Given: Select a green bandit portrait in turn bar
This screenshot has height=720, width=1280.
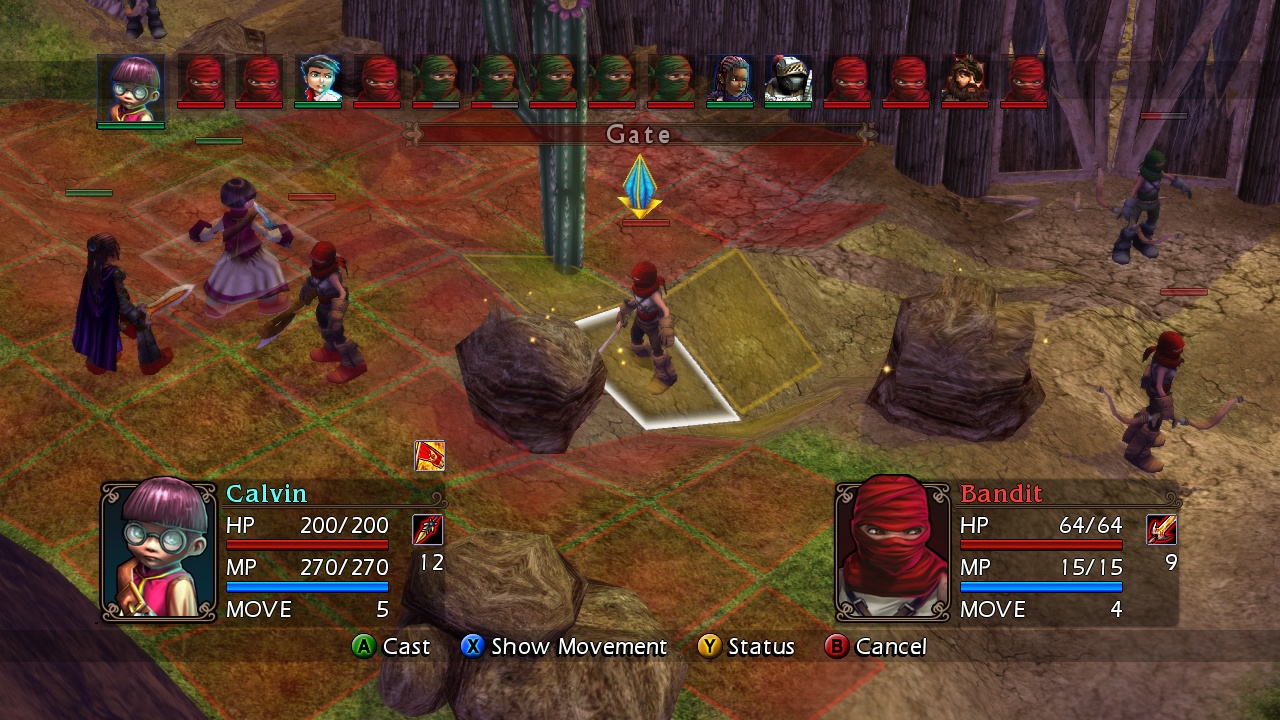Looking at the screenshot, I should tap(435, 80).
